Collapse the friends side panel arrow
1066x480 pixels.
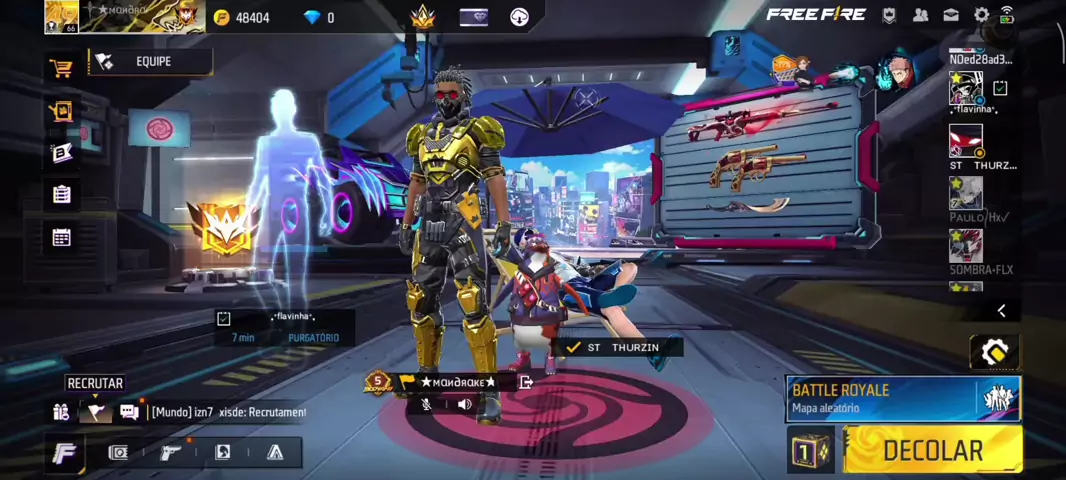pyautogui.click(x=1001, y=311)
